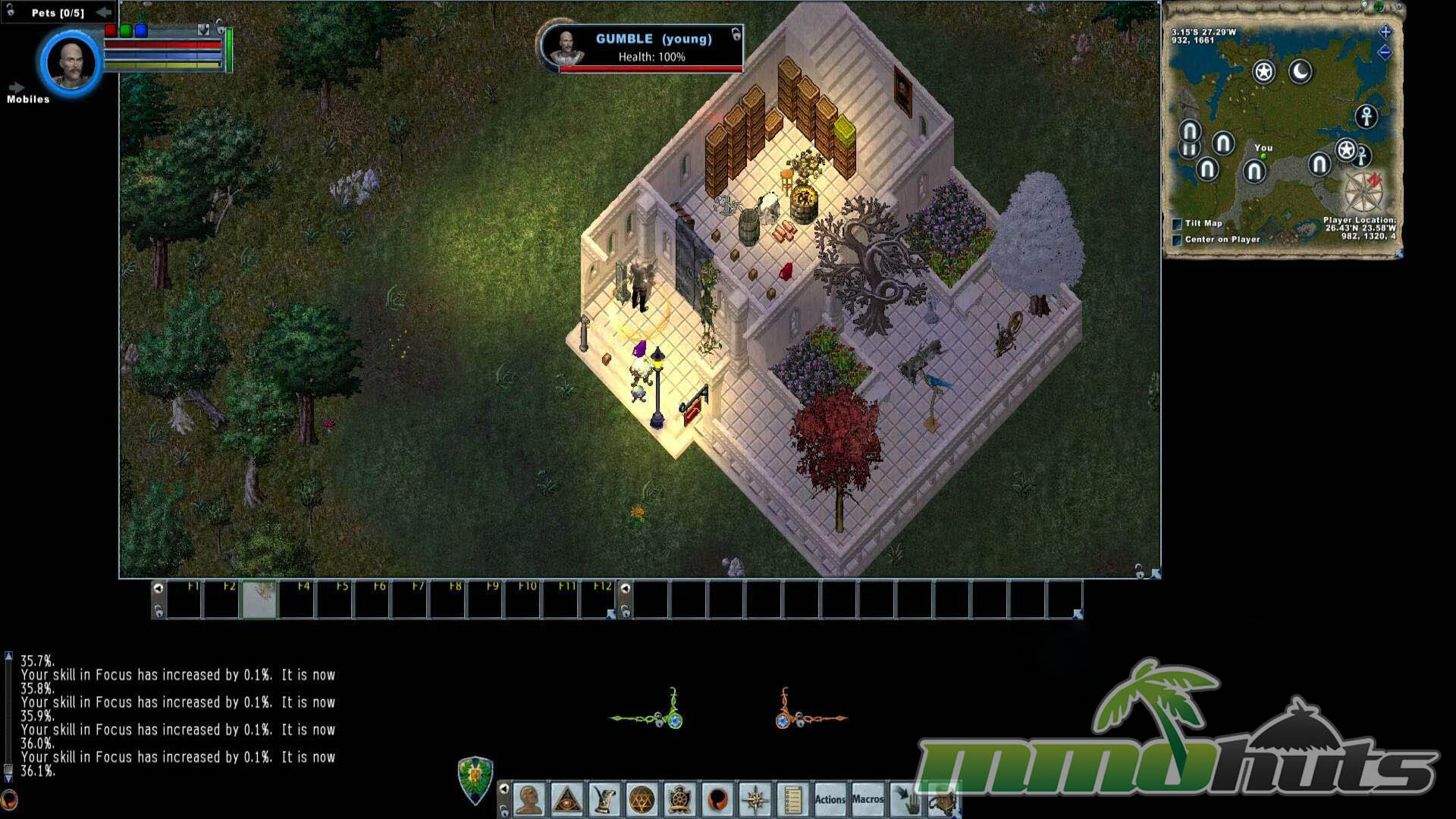Zoom in the minimap with plus
This screenshot has width=1456, height=819.
click(x=1385, y=32)
